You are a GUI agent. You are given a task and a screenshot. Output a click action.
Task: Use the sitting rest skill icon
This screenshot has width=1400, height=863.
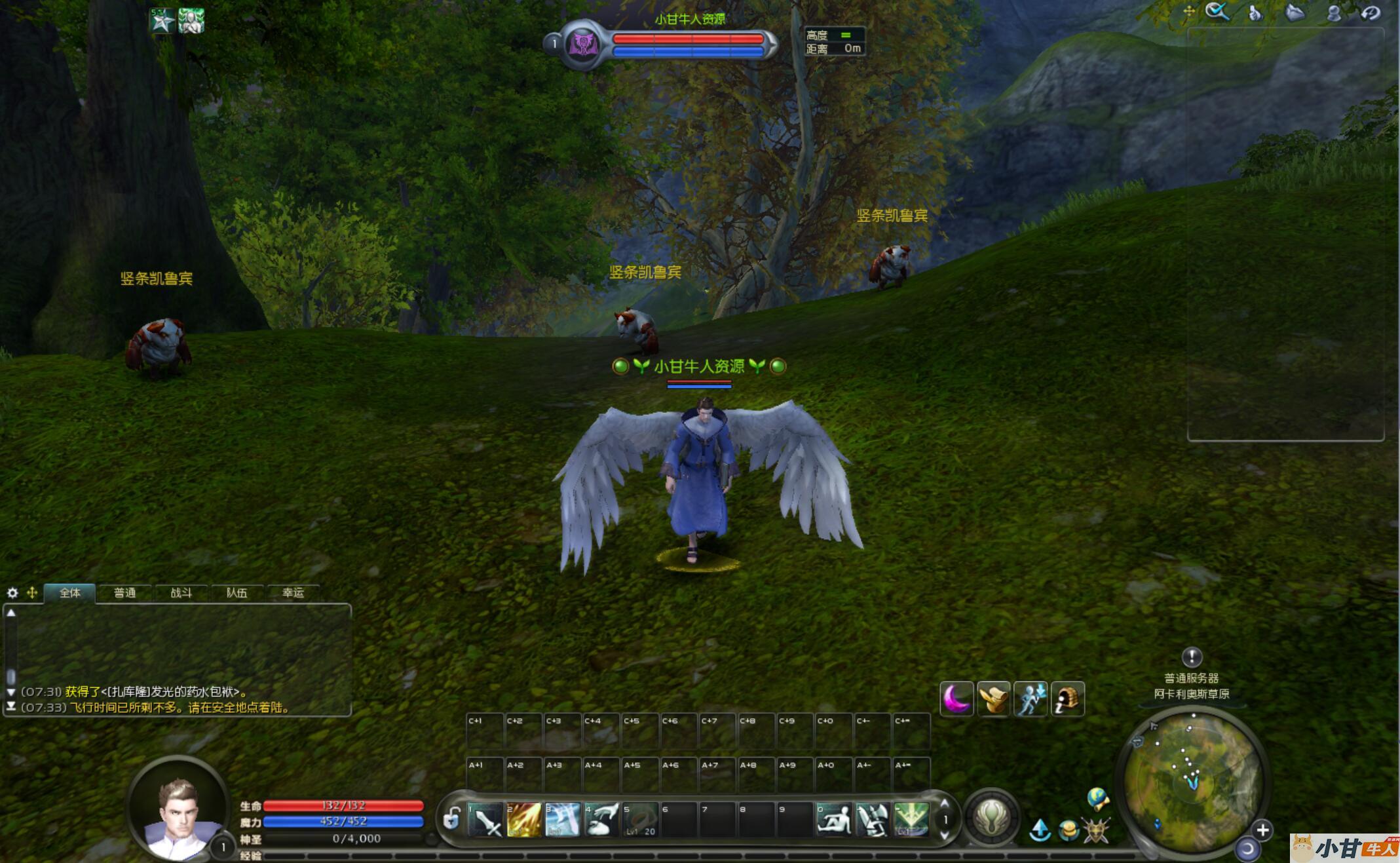tap(835, 820)
